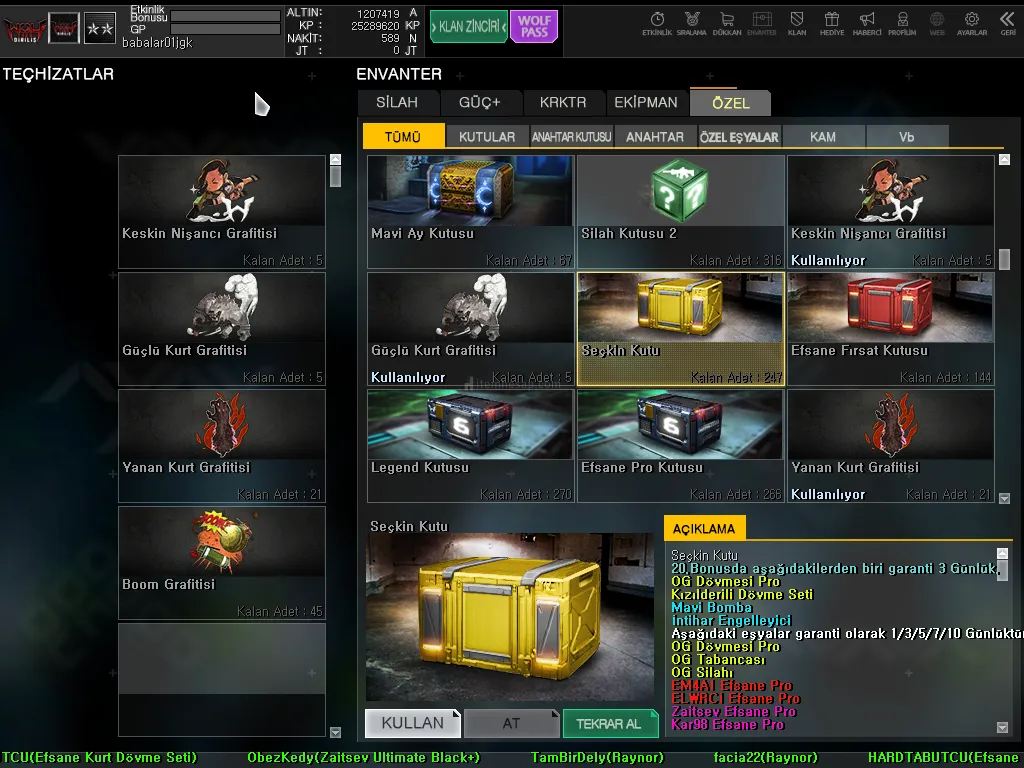
Task: Open the WOLF PASS
Action: pyautogui.click(x=534, y=27)
